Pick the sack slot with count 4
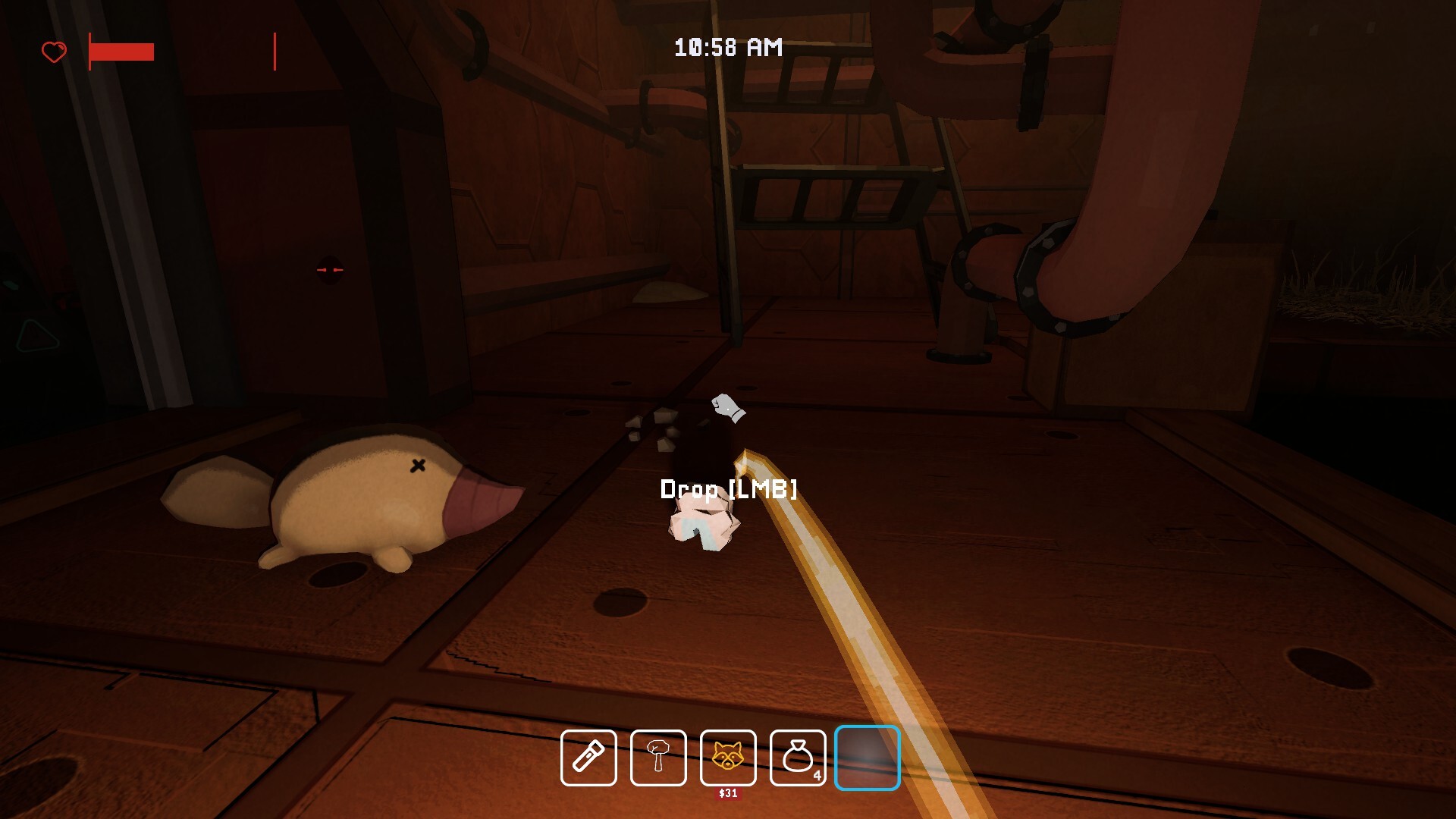The image size is (1456, 819). tap(798, 758)
